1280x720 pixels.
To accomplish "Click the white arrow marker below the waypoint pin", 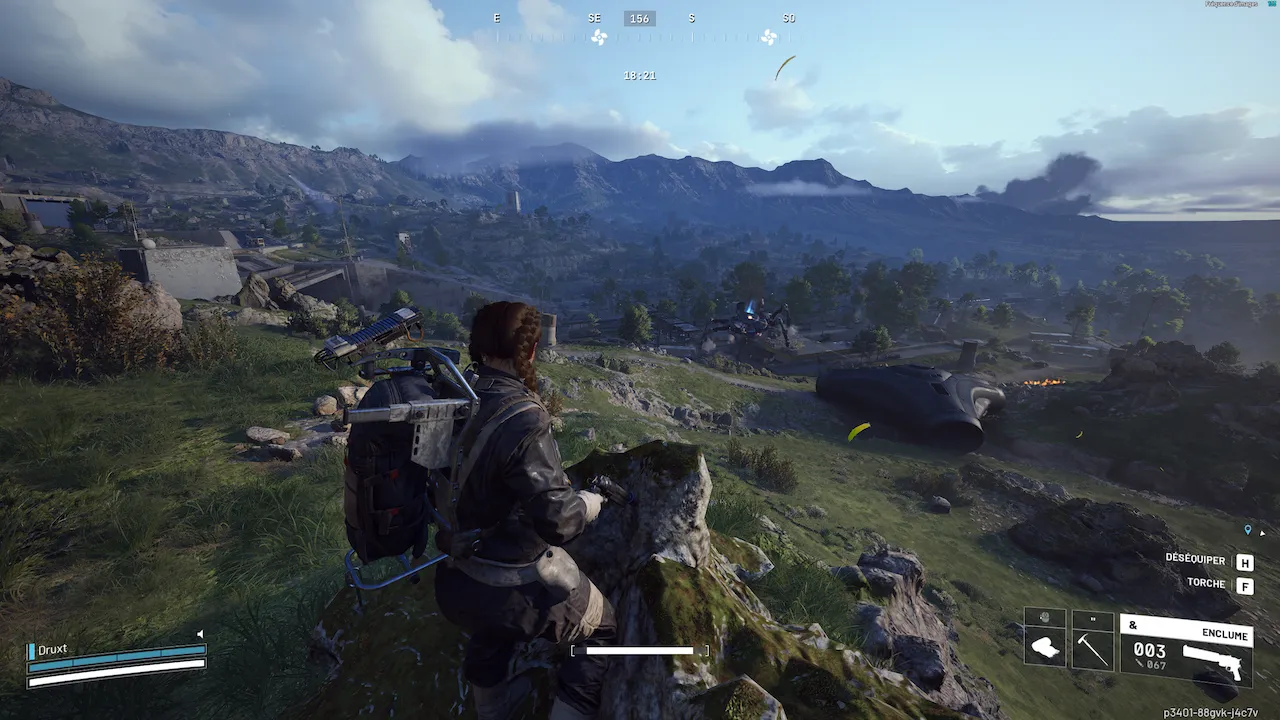I will [x=1261, y=533].
